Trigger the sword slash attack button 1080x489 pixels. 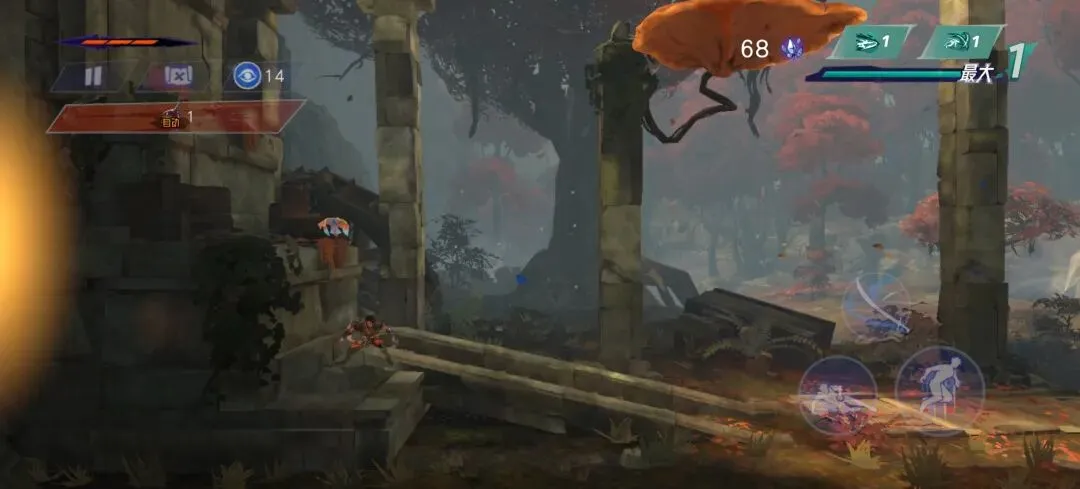(876, 307)
